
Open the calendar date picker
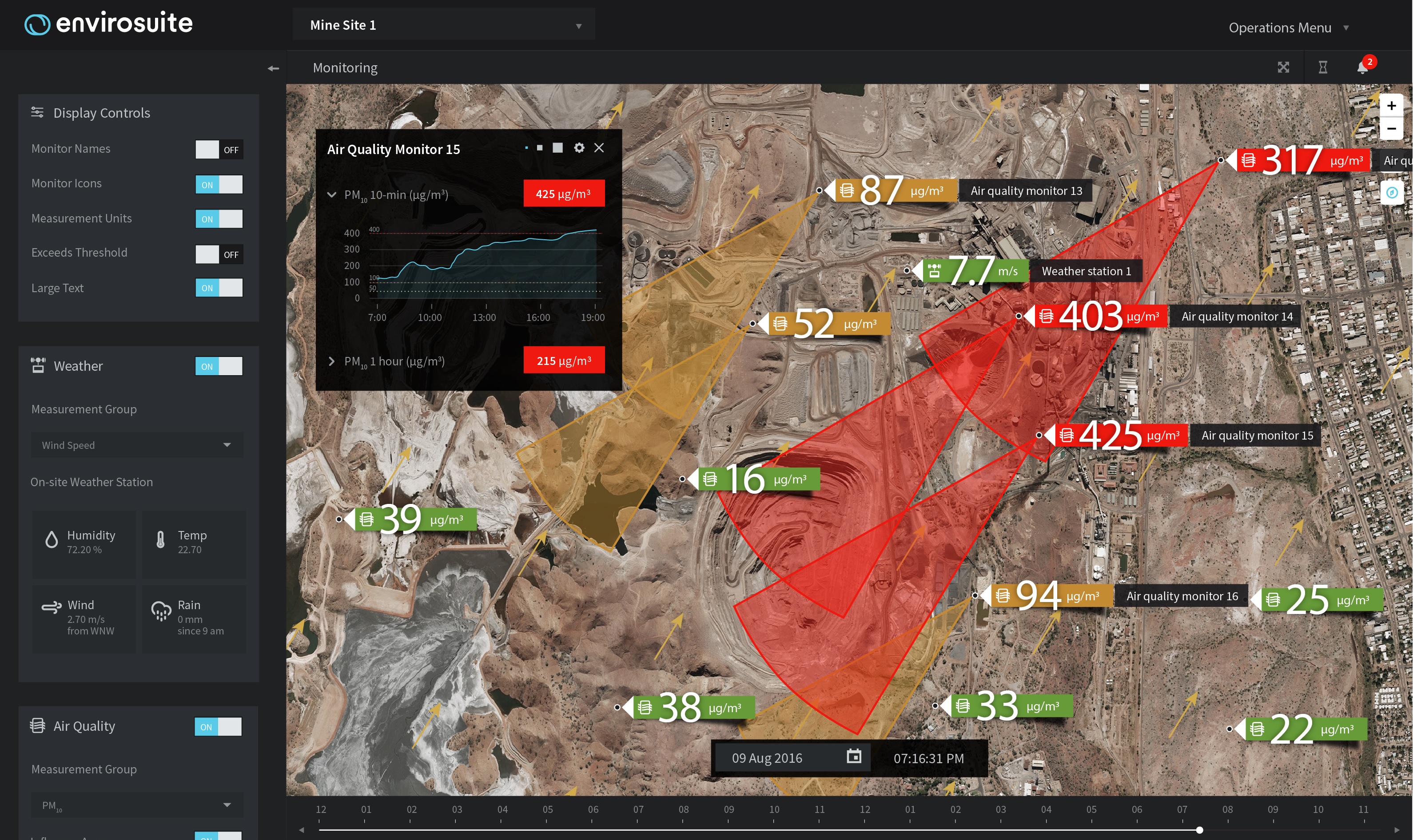click(853, 757)
